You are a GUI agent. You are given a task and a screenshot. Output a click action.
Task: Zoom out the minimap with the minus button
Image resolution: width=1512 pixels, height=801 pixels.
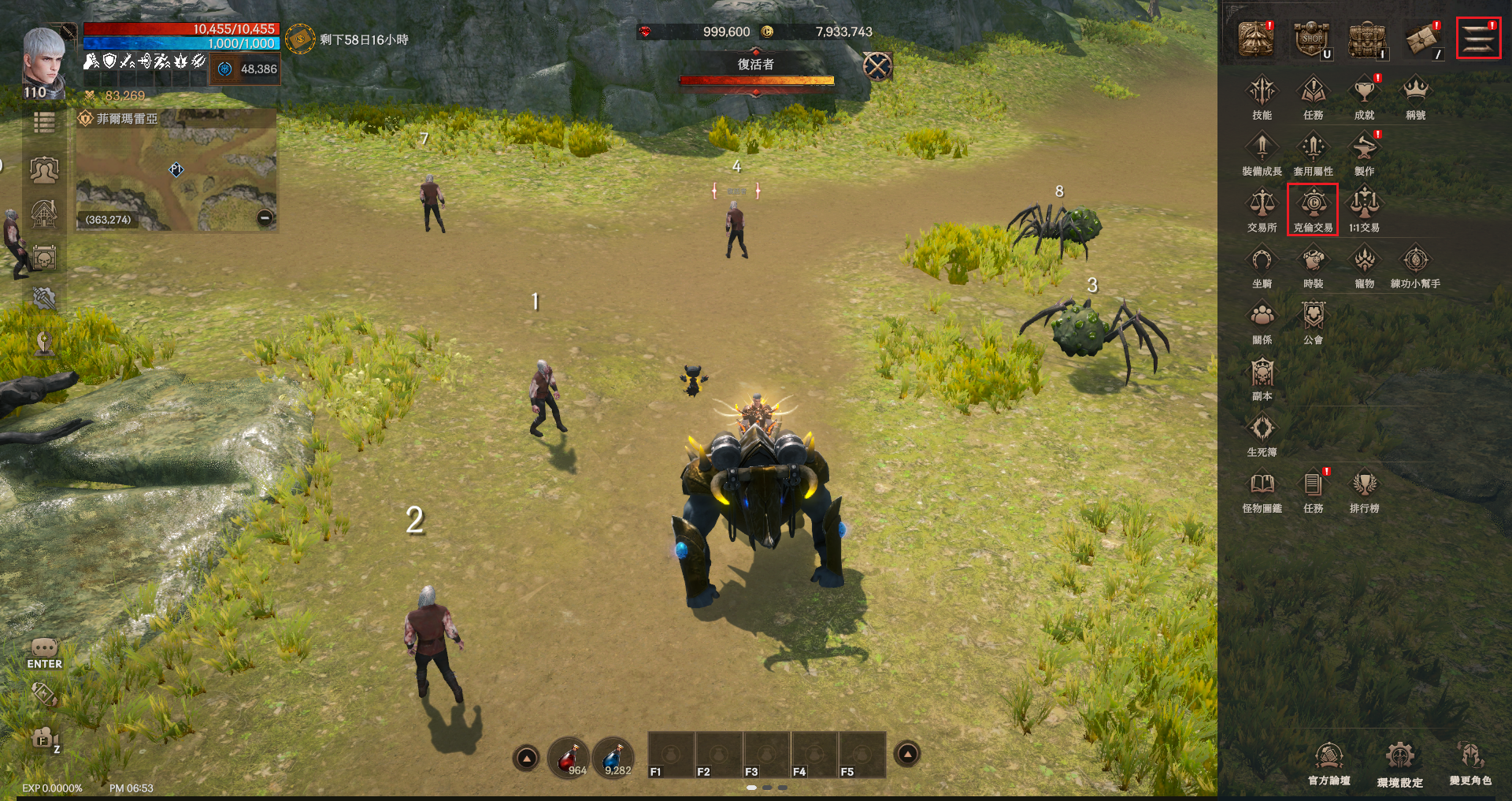pos(265,217)
